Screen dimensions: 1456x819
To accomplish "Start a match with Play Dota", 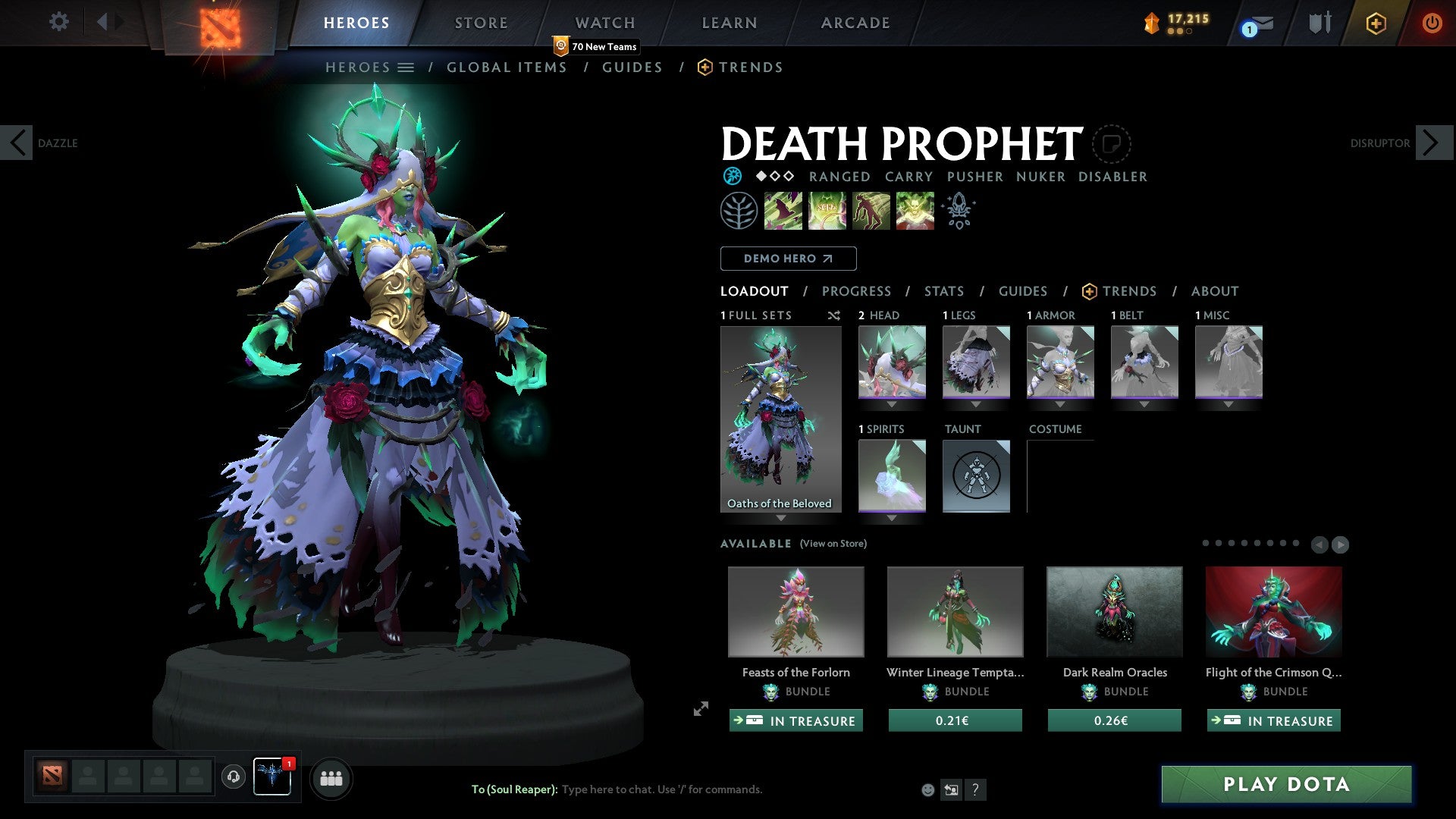I will [1286, 784].
